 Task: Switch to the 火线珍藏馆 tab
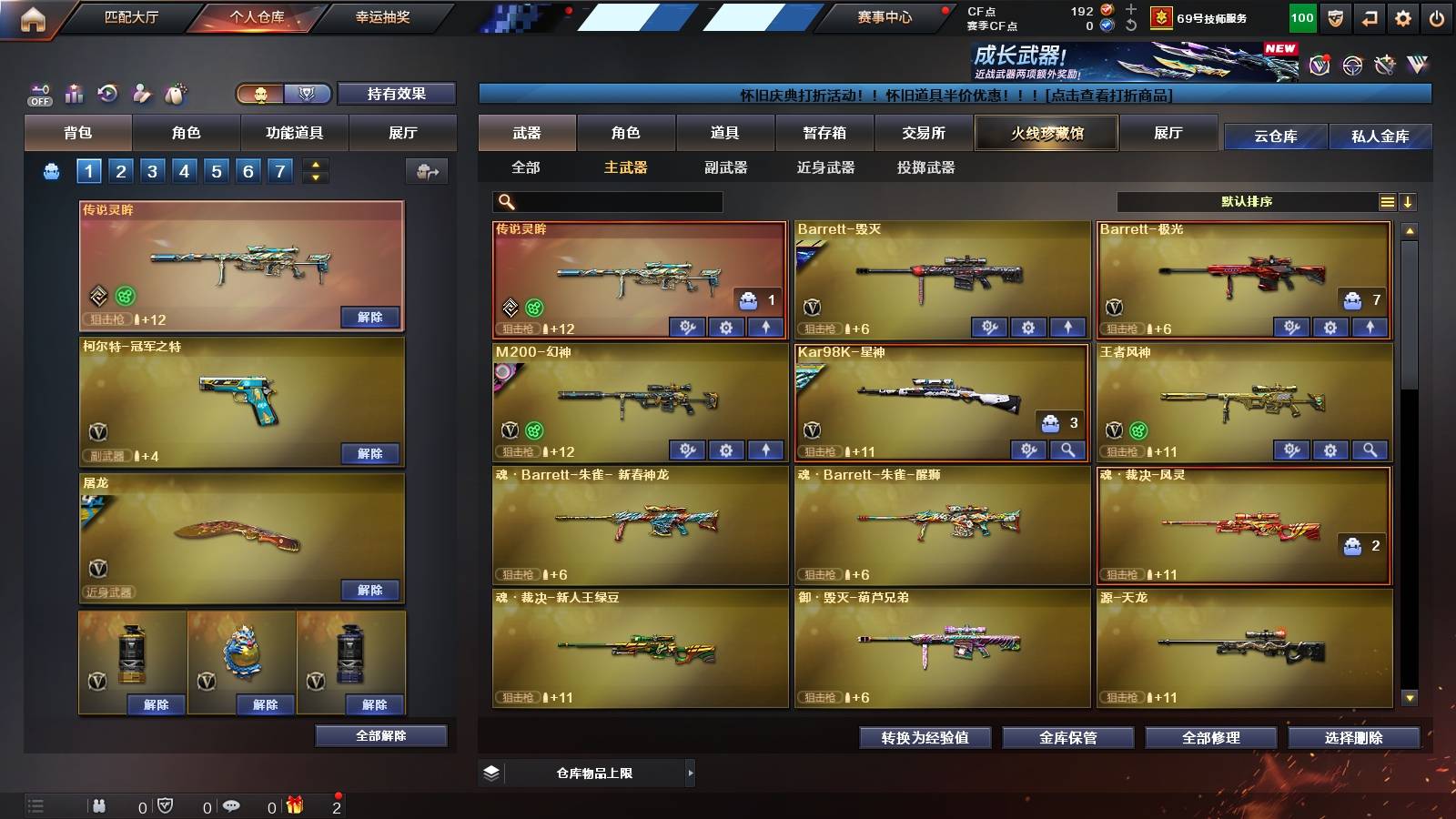1045,133
